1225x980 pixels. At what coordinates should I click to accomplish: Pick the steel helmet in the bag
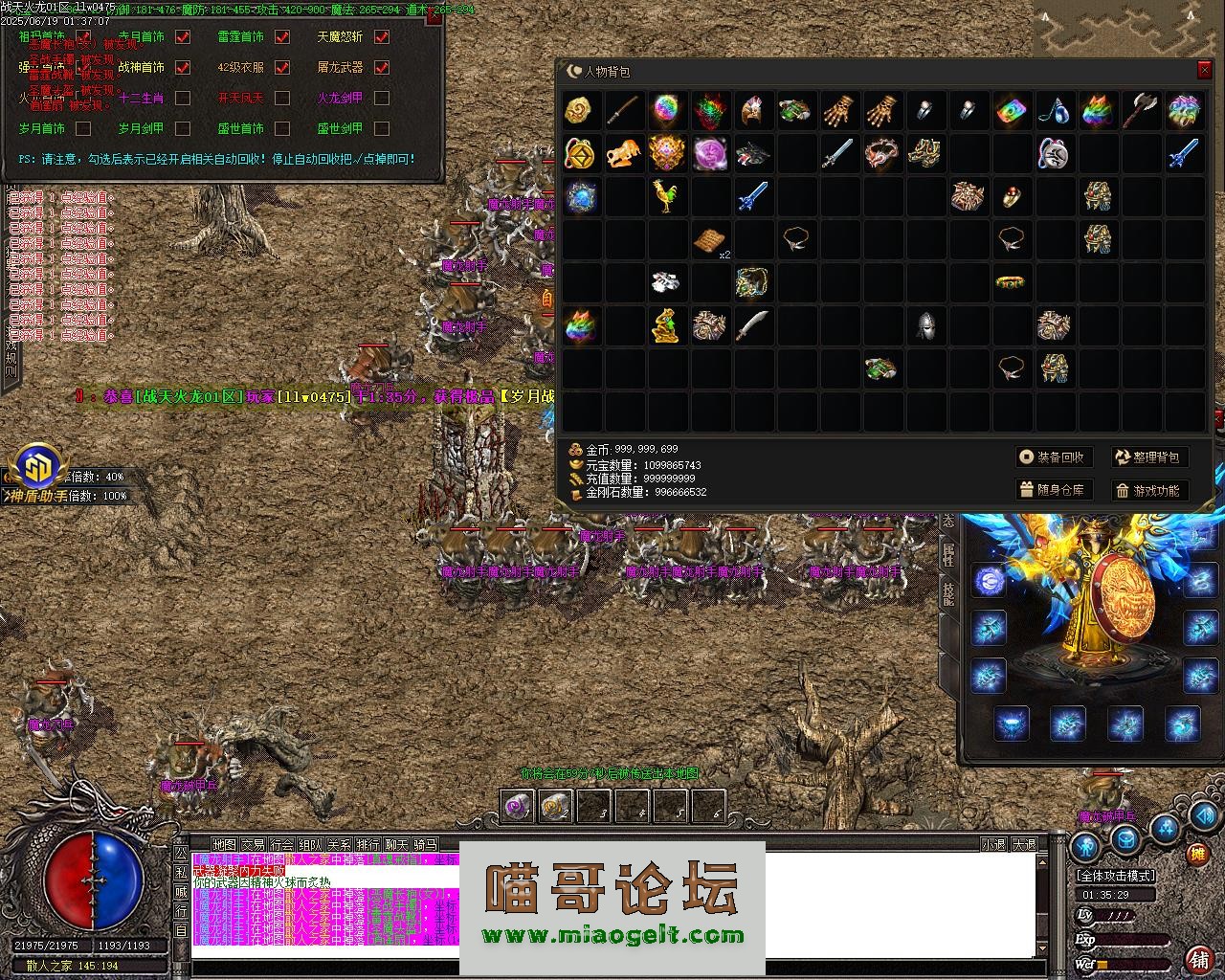click(924, 325)
